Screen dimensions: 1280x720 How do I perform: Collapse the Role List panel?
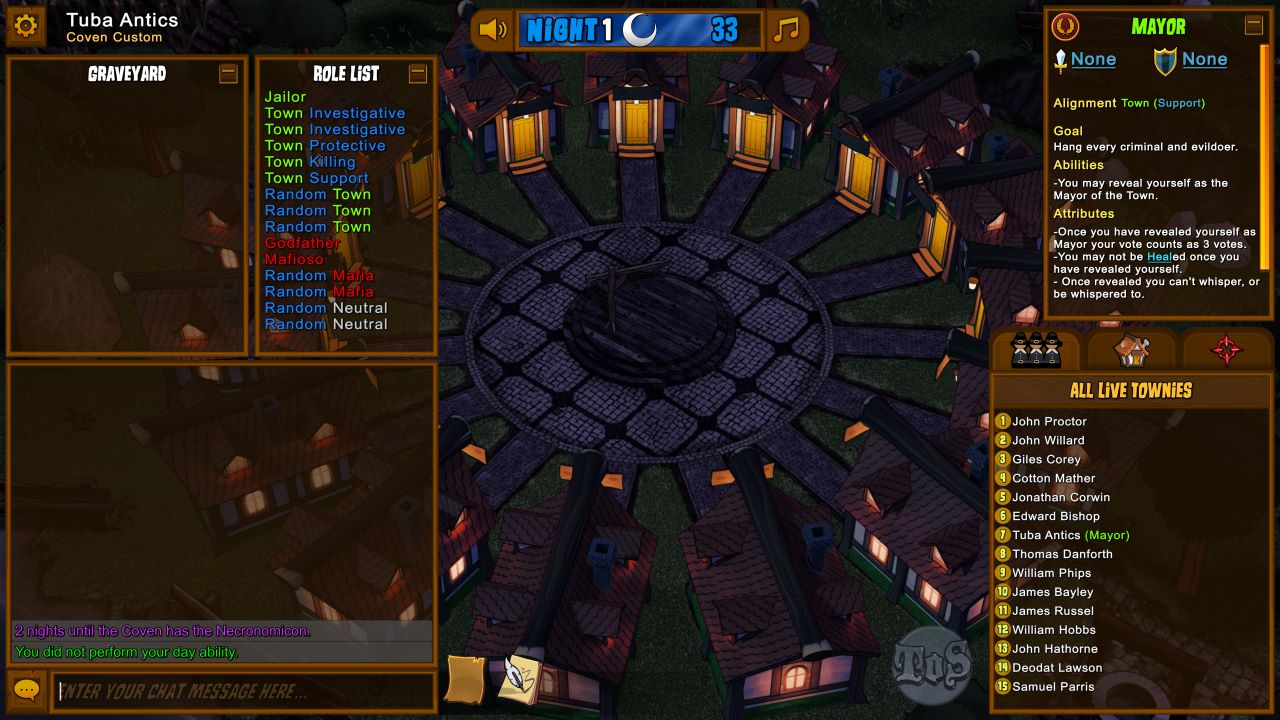coord(418,74)
